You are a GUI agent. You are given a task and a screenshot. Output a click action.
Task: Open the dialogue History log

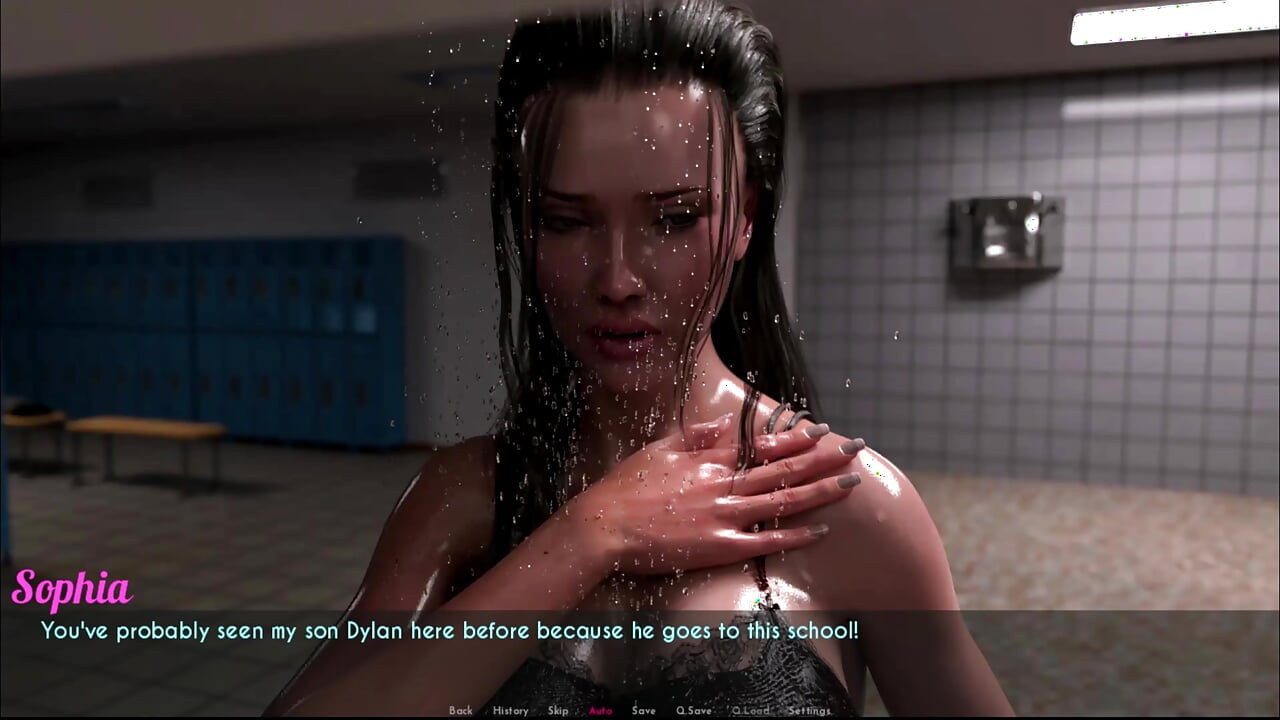pos(510,711)
